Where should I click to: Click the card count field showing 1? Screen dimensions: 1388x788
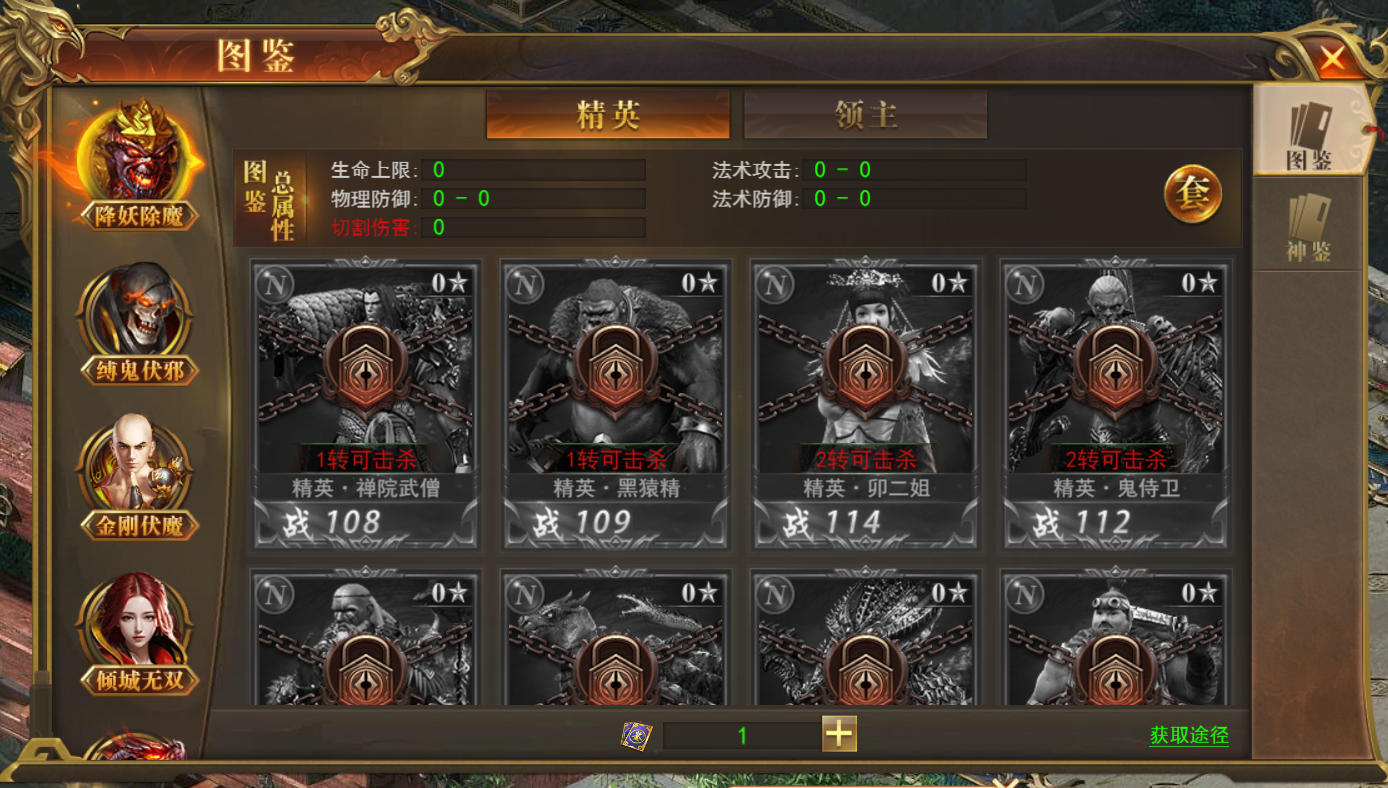[x=741, y=736]
